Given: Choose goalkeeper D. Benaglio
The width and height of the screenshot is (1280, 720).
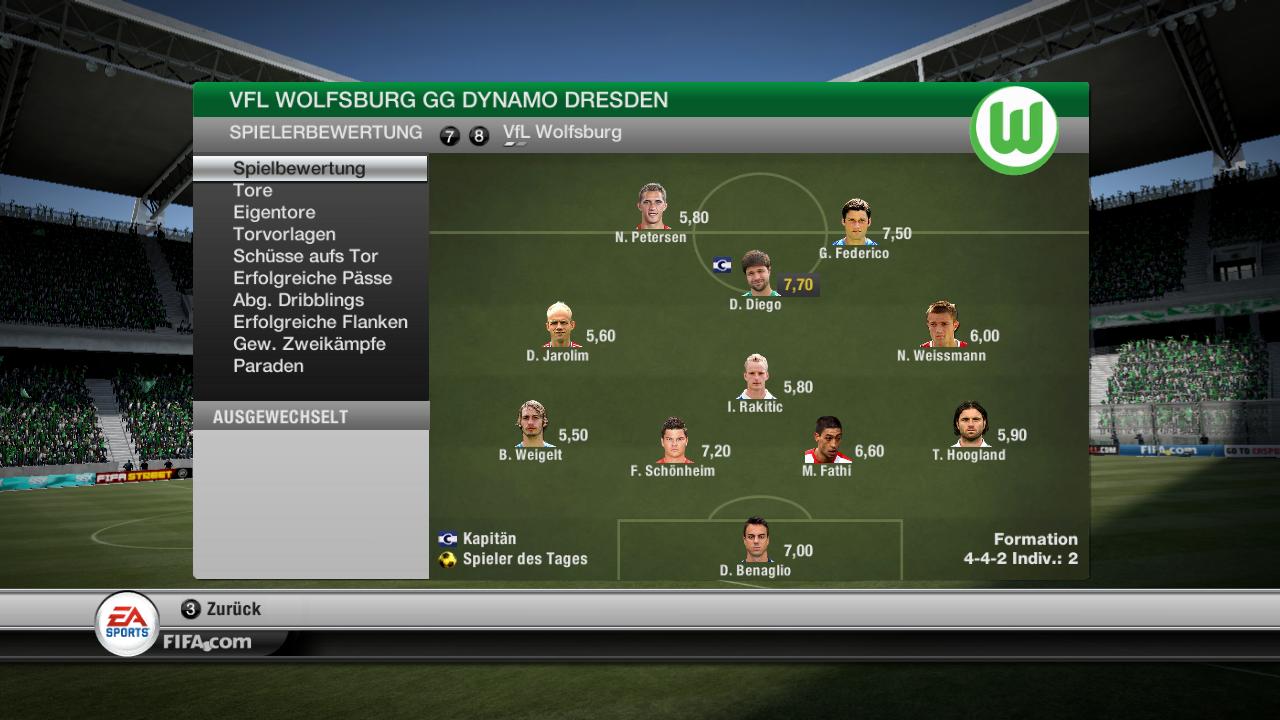Looking at the screenshot, I should click(757, 541).
